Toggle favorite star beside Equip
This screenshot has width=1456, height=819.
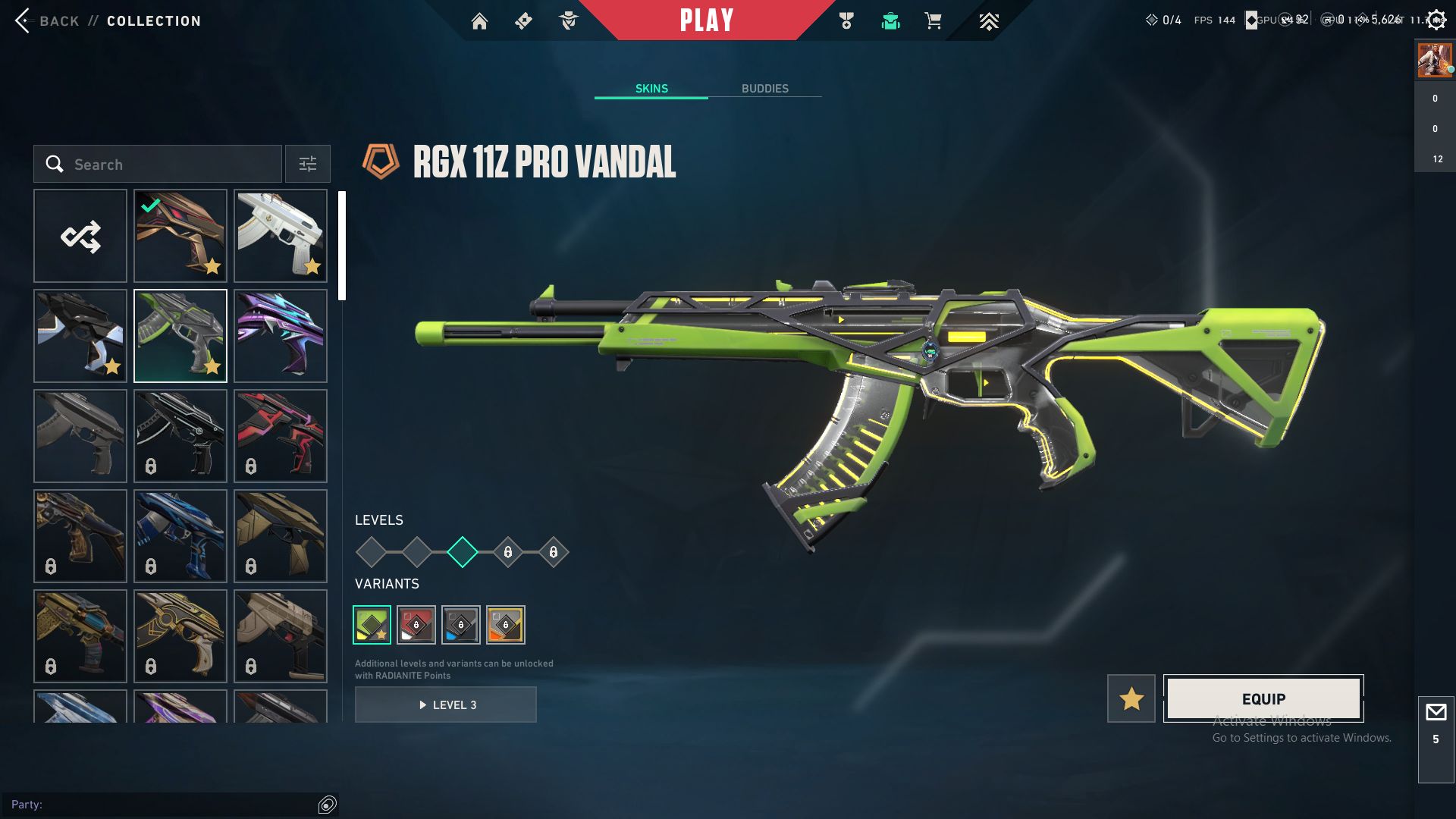click(1131, 698)
